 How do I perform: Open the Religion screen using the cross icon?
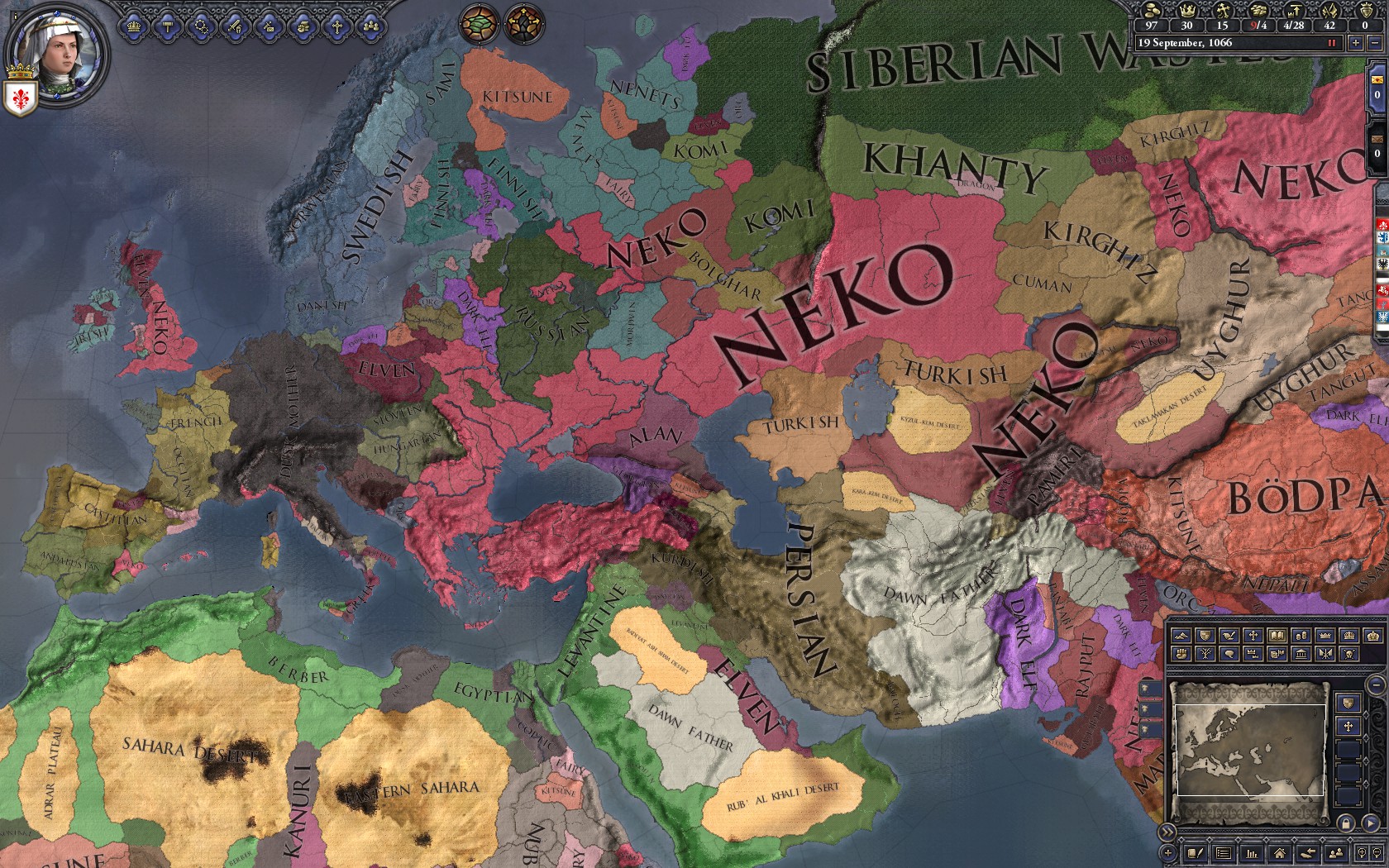(338, 27)
